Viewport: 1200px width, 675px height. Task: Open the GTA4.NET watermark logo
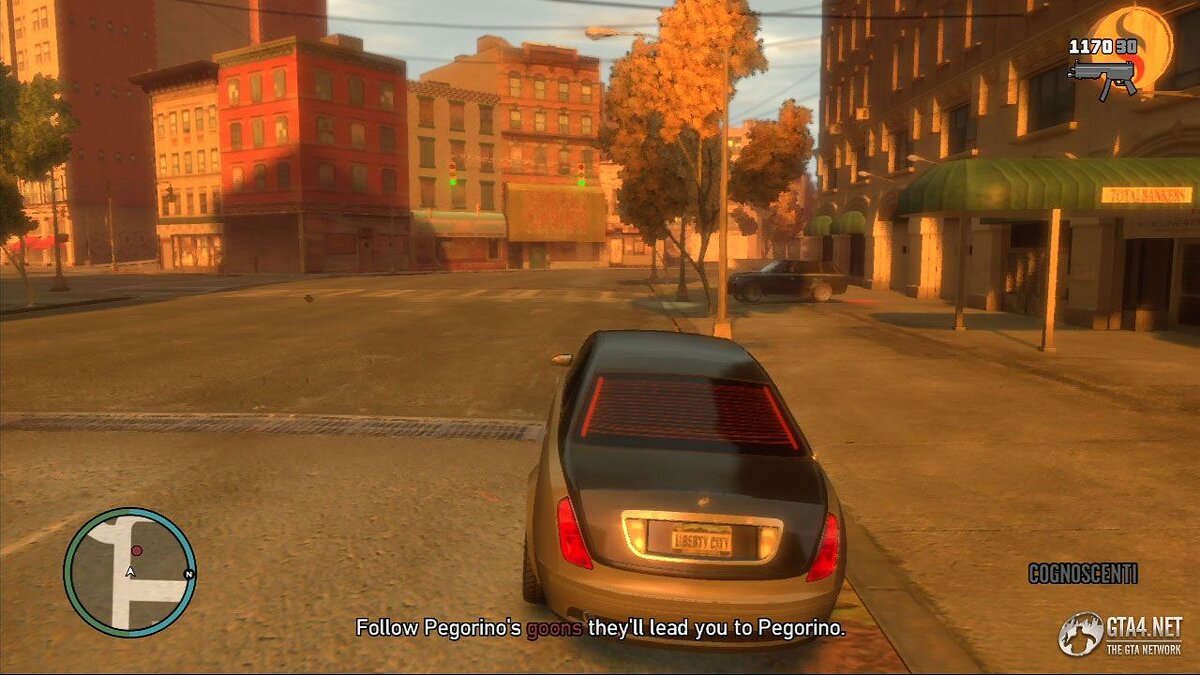click(1120, 634)
